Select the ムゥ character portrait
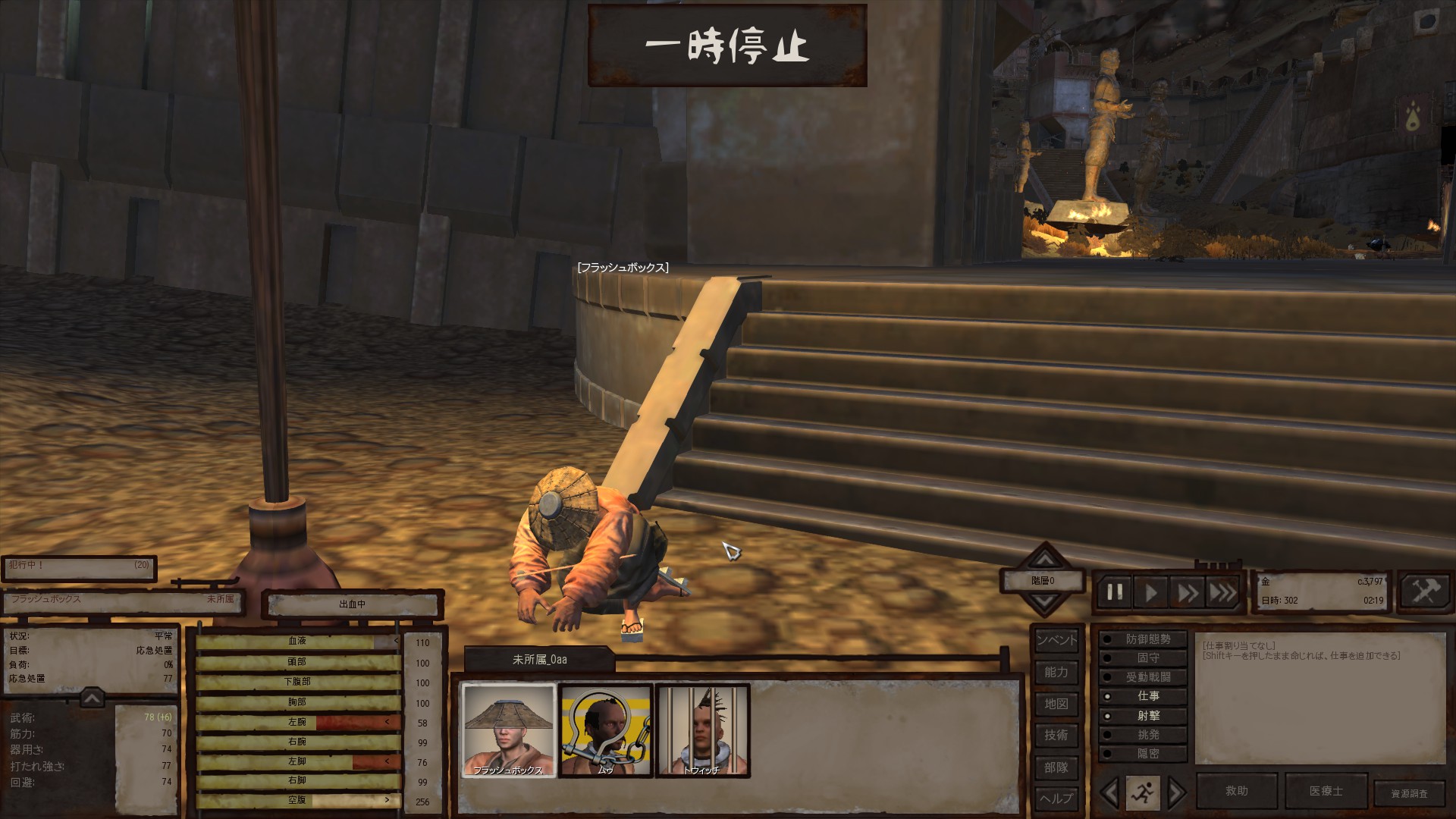 click(605, 730)
